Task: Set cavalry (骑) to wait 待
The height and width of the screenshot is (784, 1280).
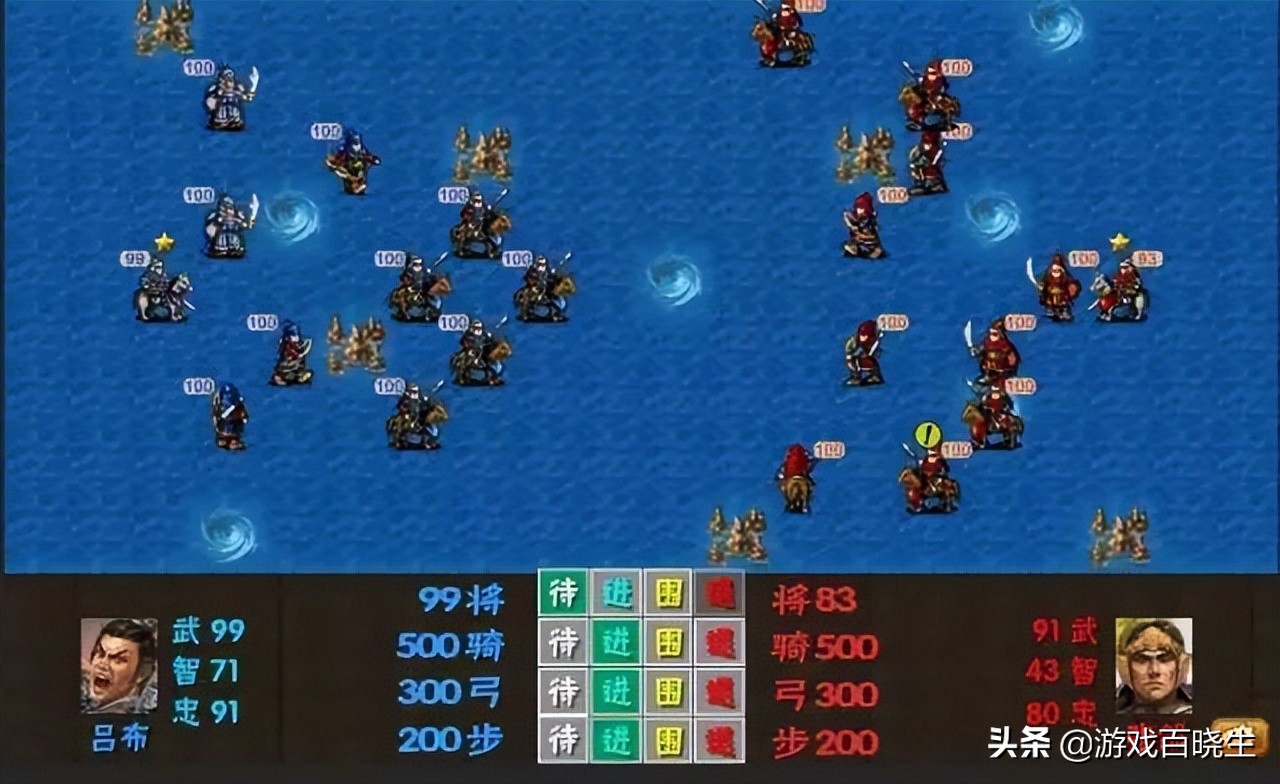Action: click(564, 642)
